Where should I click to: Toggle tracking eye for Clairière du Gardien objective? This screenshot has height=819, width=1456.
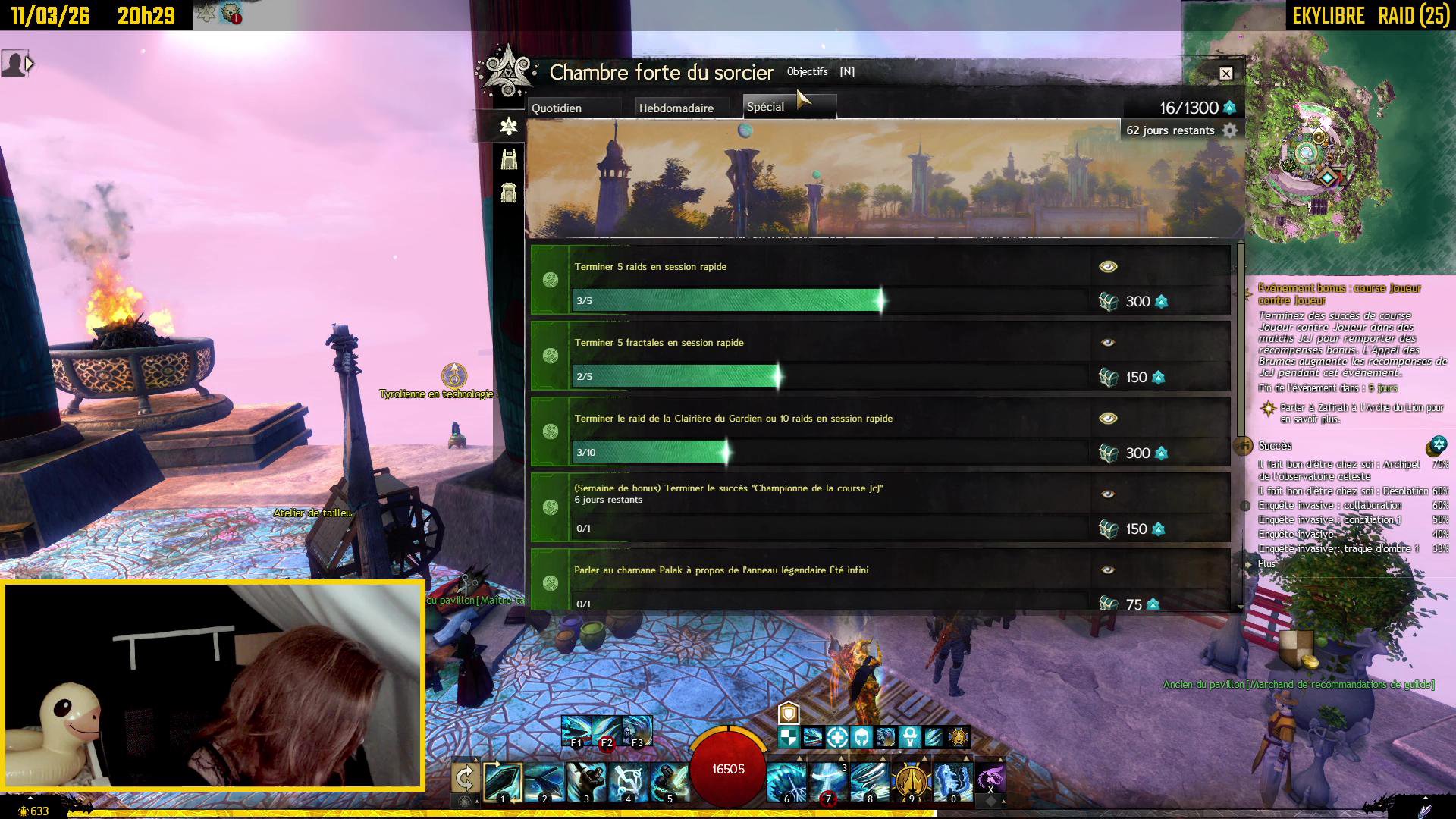click(x=1108, y=419)
